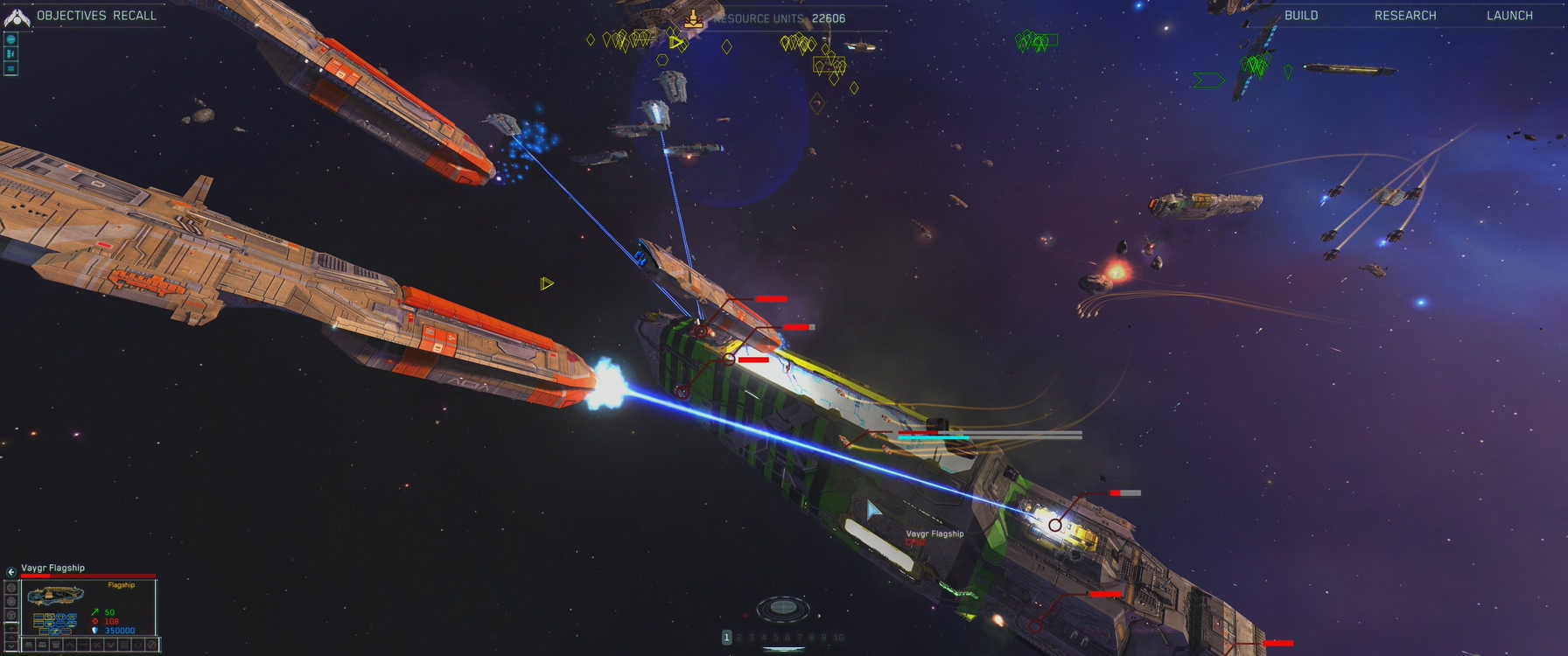Select control group 5

775,638
